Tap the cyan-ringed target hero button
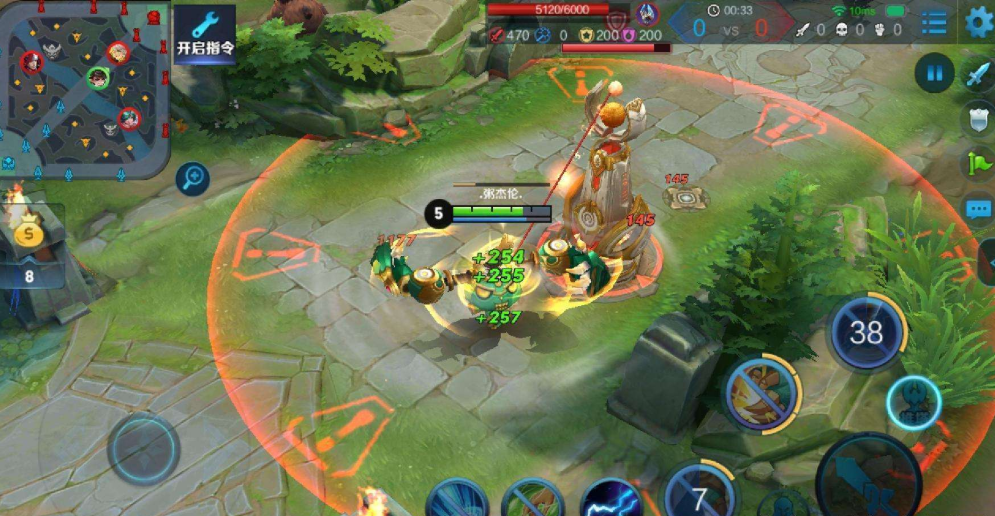The image size is (995, 516). [x=912, y=404]
